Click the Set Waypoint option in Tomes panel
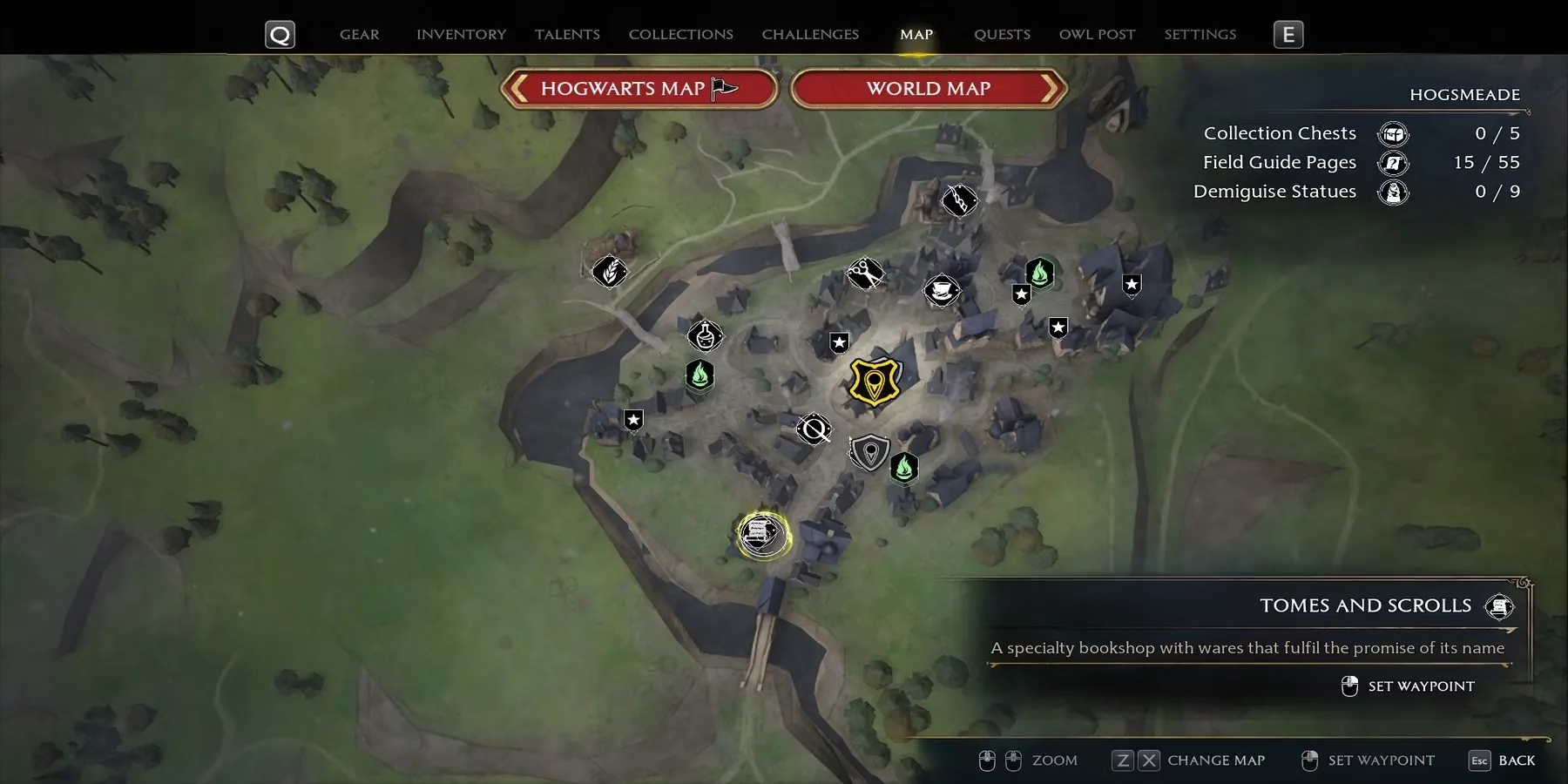 point(1420,686)
